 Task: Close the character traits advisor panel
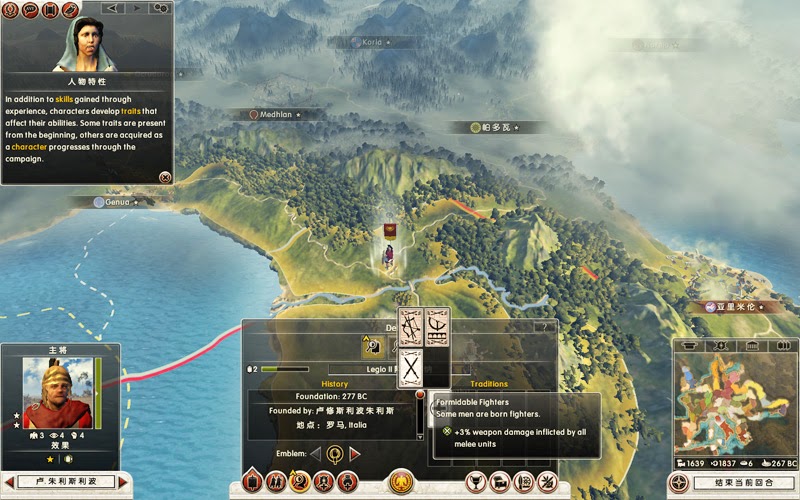pos(165,176)
